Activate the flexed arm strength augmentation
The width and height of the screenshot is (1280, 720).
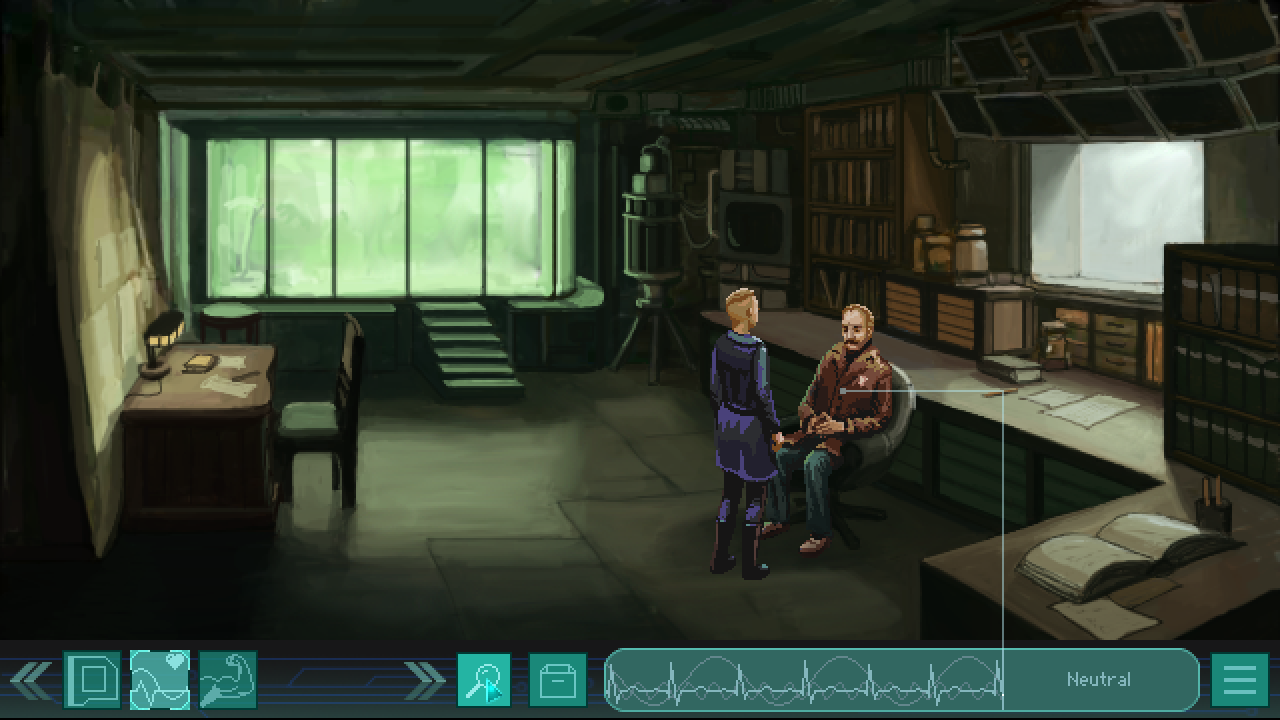click(x=228, y=680)
